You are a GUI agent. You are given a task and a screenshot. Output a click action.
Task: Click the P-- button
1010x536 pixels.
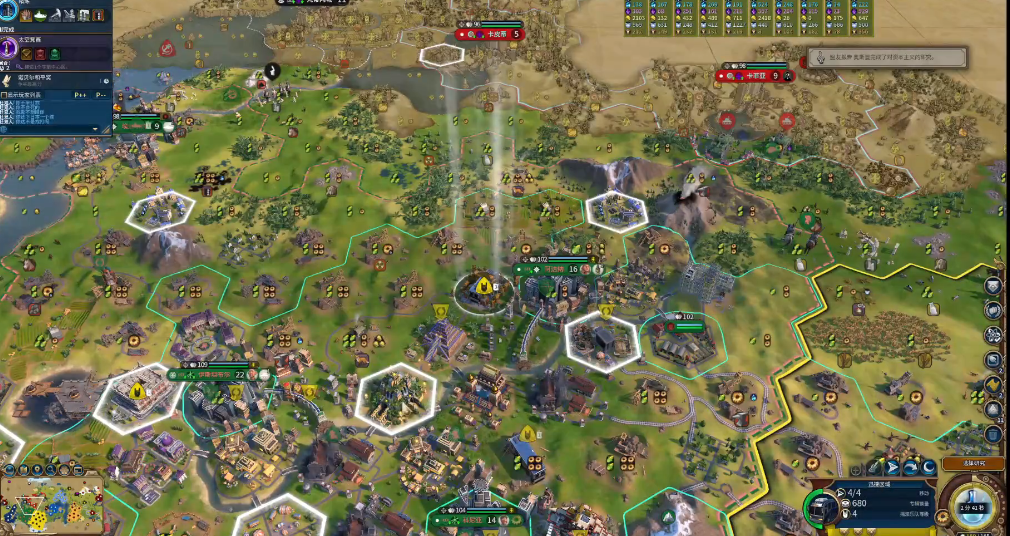tap(100, 95)
